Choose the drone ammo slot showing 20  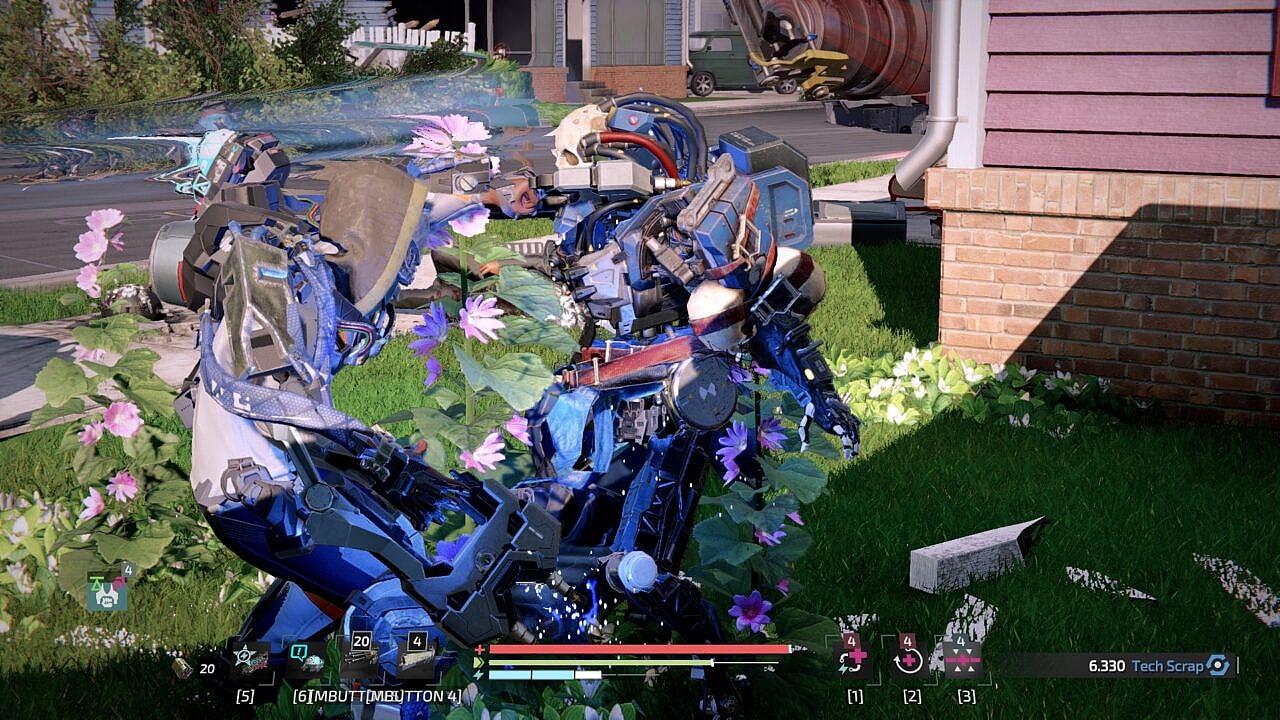click(x=360, y=660)
